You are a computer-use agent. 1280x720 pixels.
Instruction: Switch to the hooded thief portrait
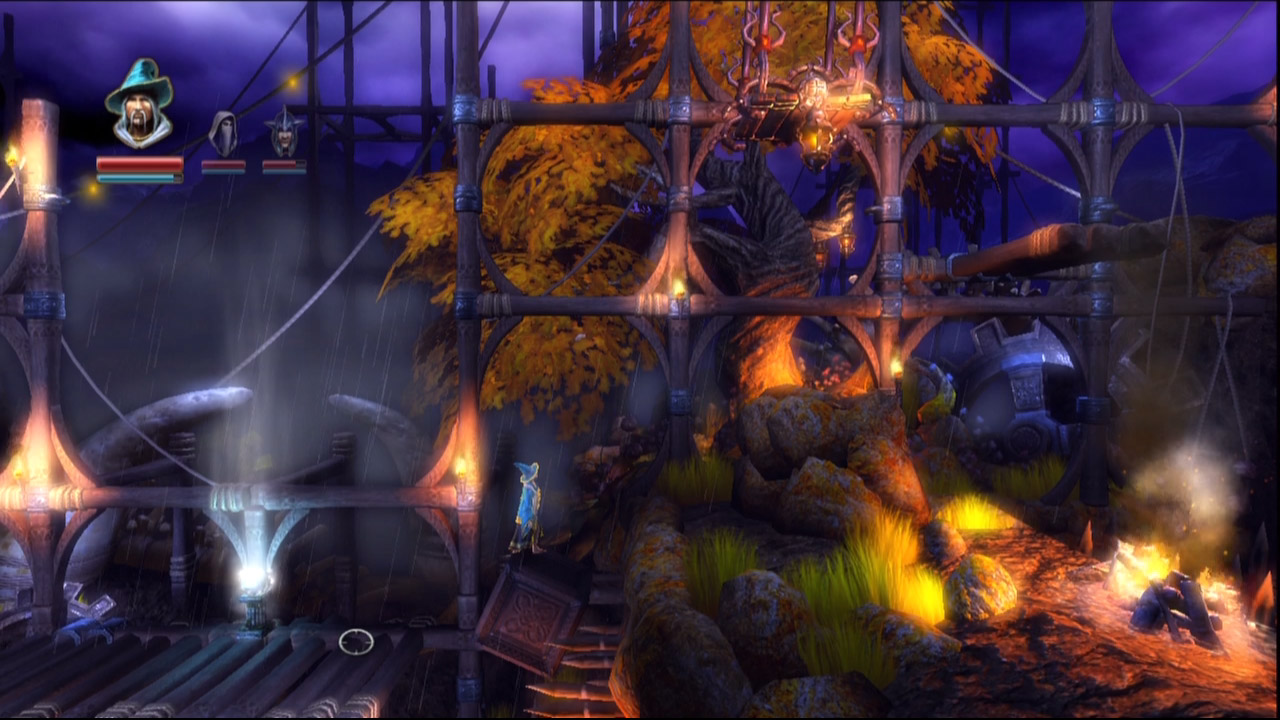(x=223, y=134)
